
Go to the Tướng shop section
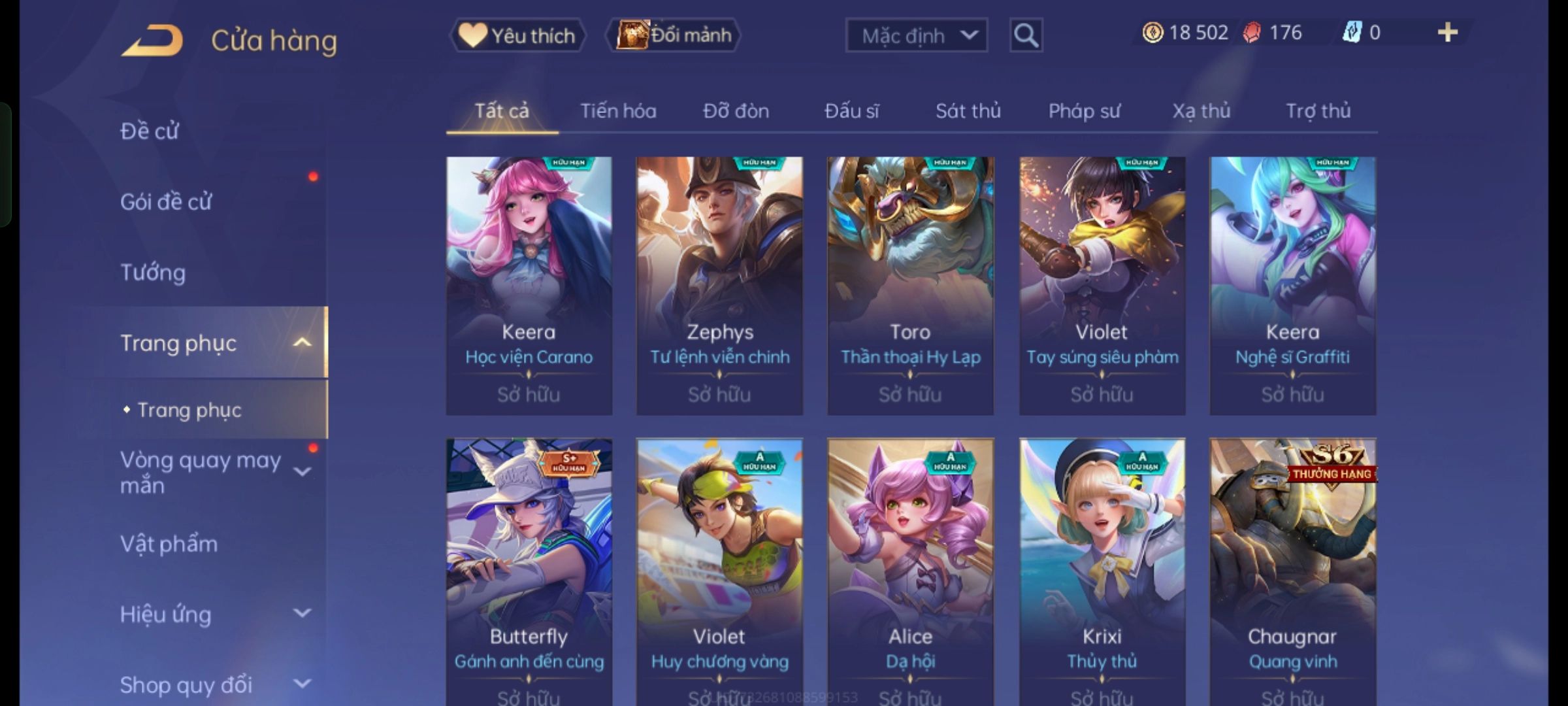tap(153, 273)
